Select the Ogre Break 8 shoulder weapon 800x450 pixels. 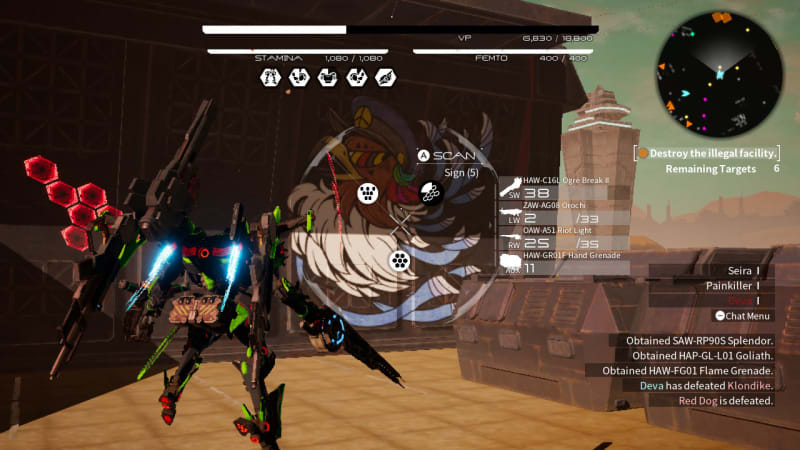pos(565,187)
